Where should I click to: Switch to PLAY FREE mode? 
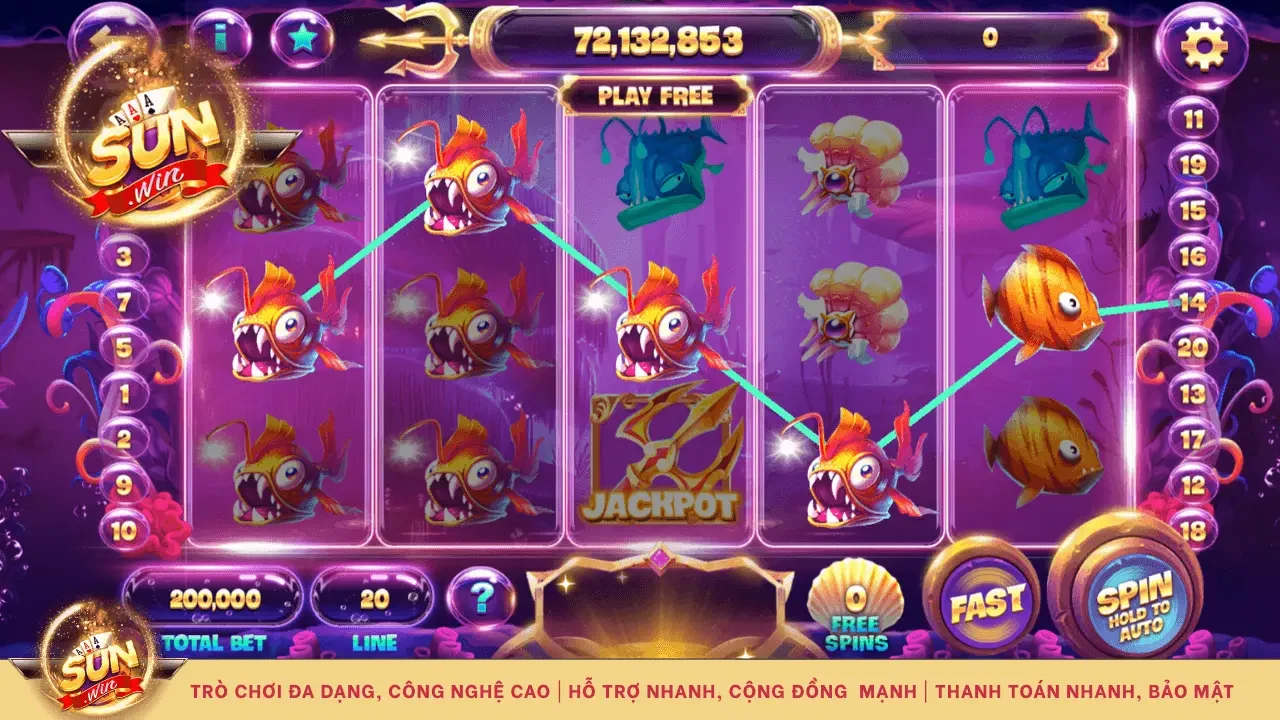point(655,96)
